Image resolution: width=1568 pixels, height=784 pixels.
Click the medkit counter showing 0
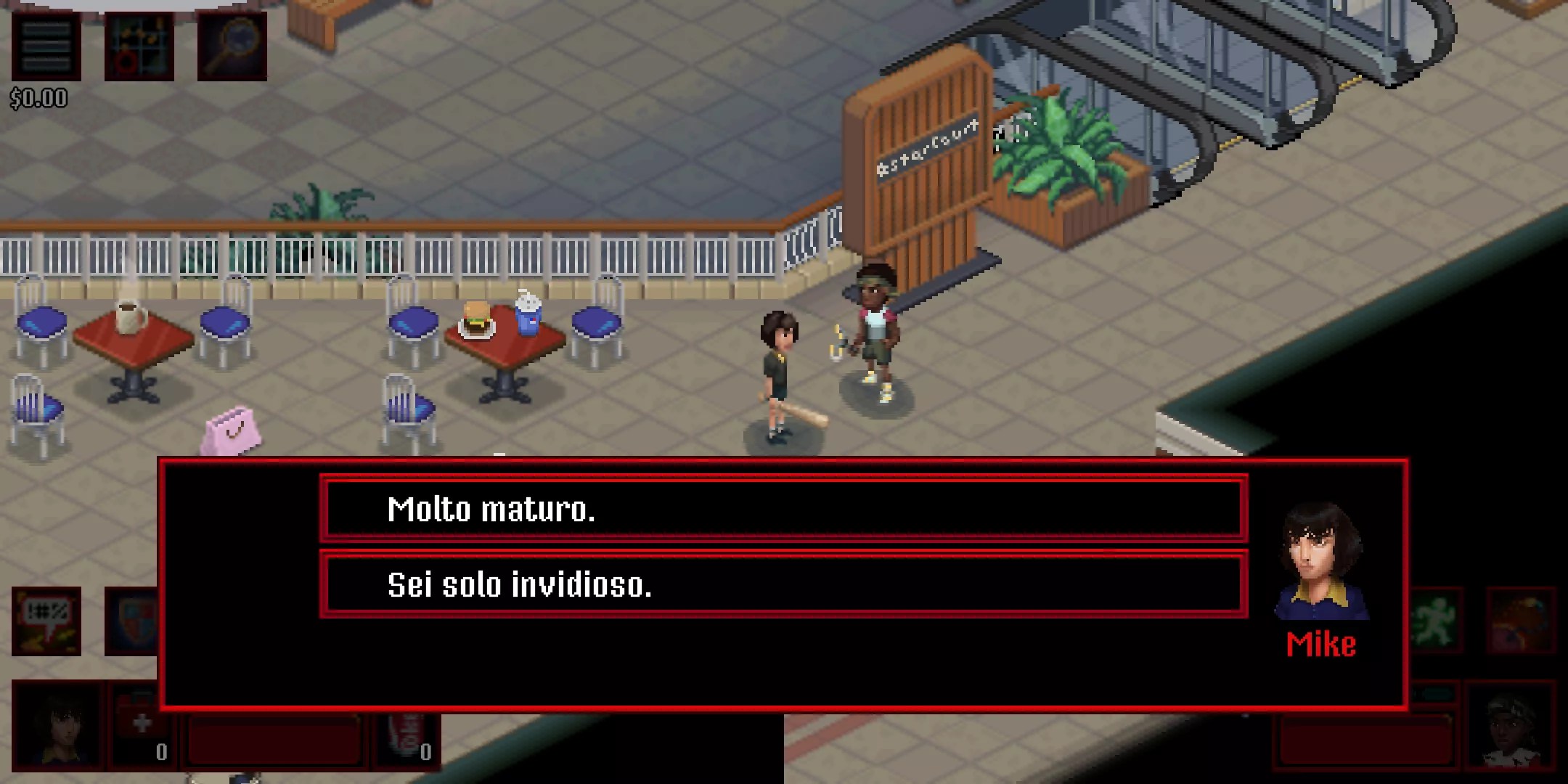[x=161, y=750]
